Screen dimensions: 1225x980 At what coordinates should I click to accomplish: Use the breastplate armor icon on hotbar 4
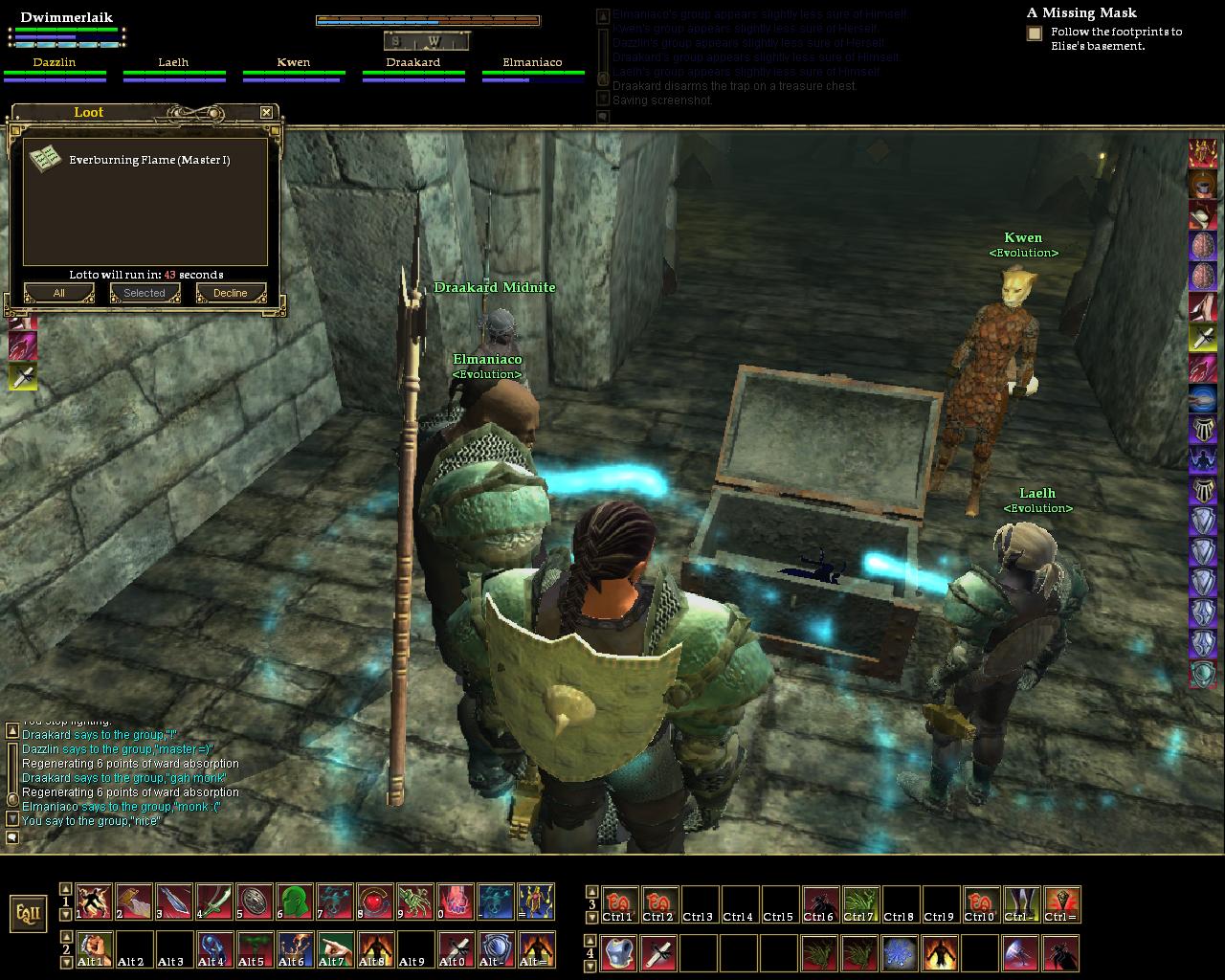tap(619, 953)
